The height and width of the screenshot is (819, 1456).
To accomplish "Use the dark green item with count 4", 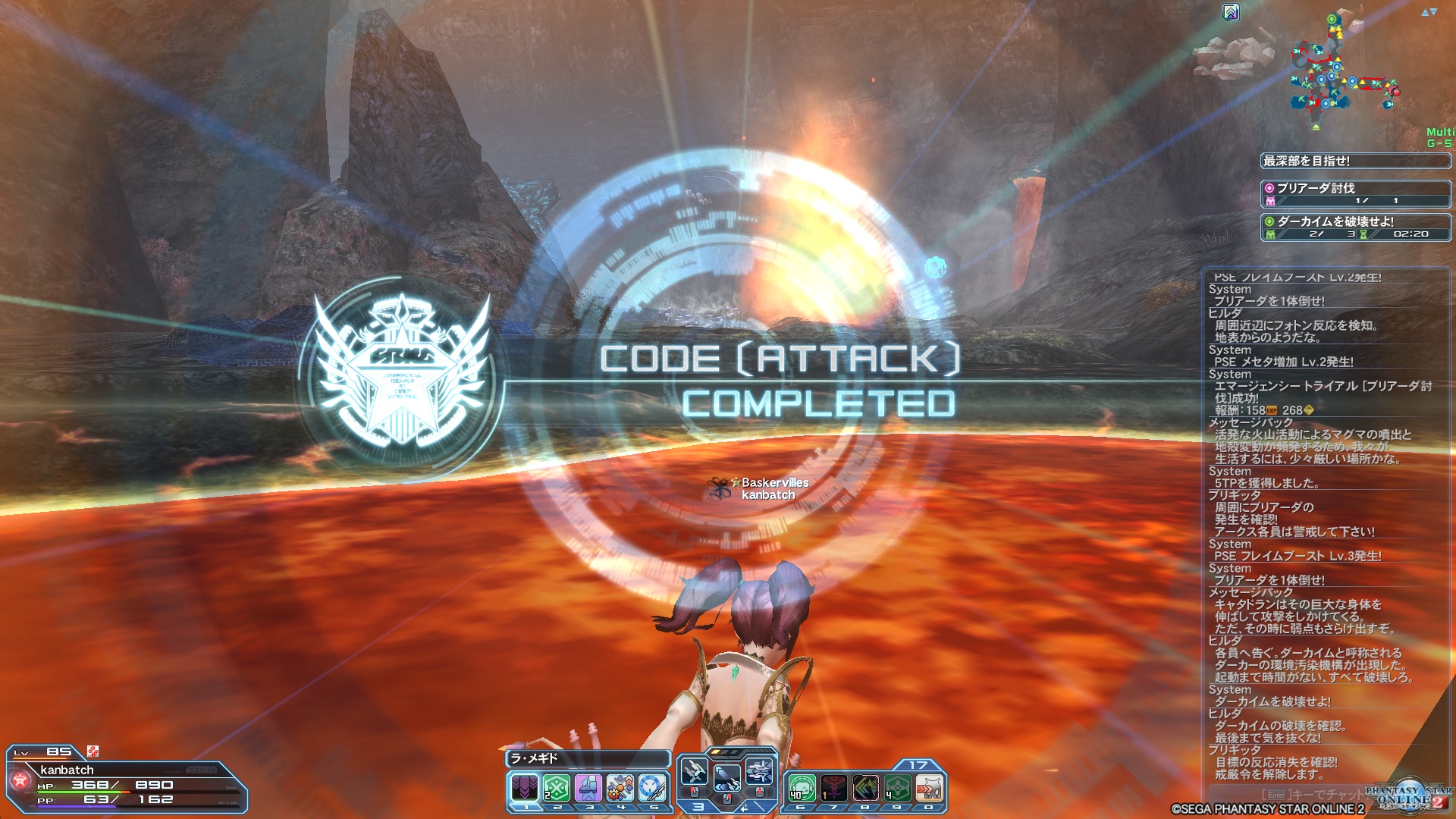I will coord(897,788).
